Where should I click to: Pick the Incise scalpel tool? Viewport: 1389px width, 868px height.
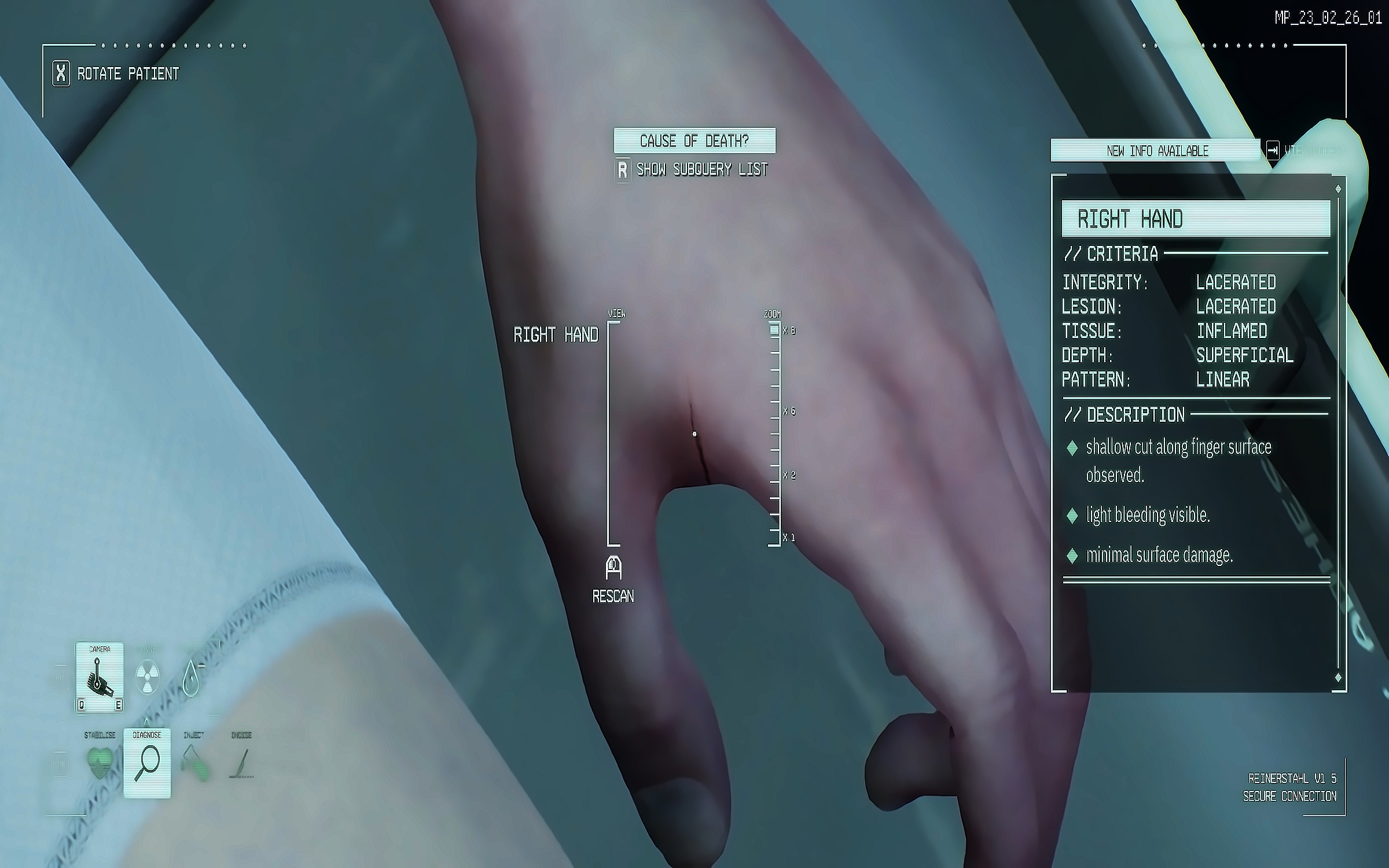(x=241, y=763)
